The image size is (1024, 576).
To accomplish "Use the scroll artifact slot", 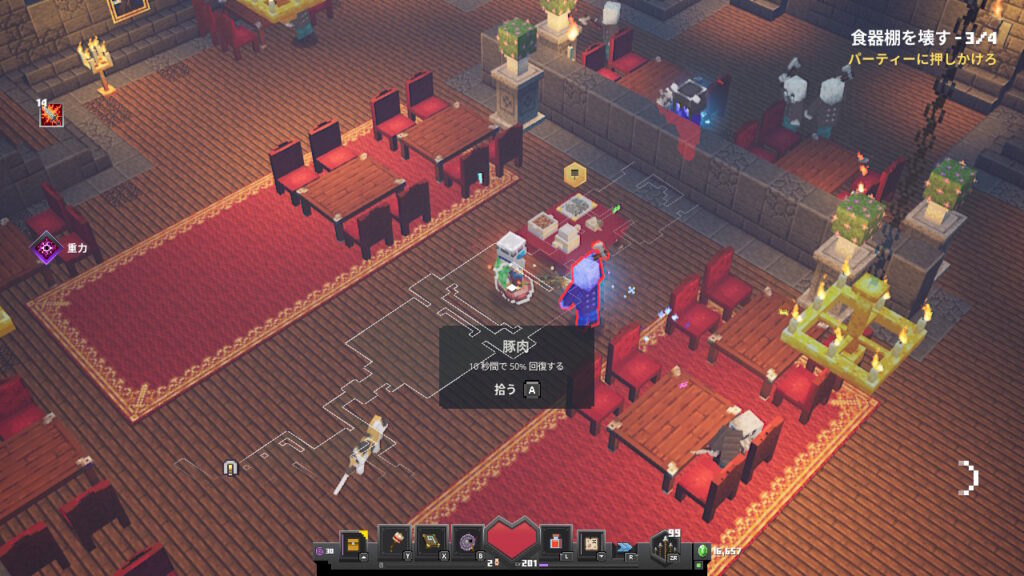I will 431,541.
